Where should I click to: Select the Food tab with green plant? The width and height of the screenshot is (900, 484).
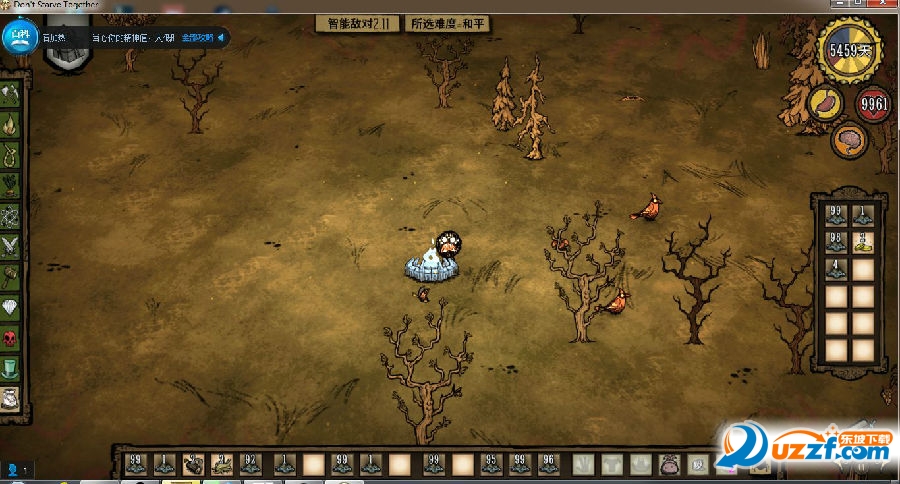(x=11, y=185)
